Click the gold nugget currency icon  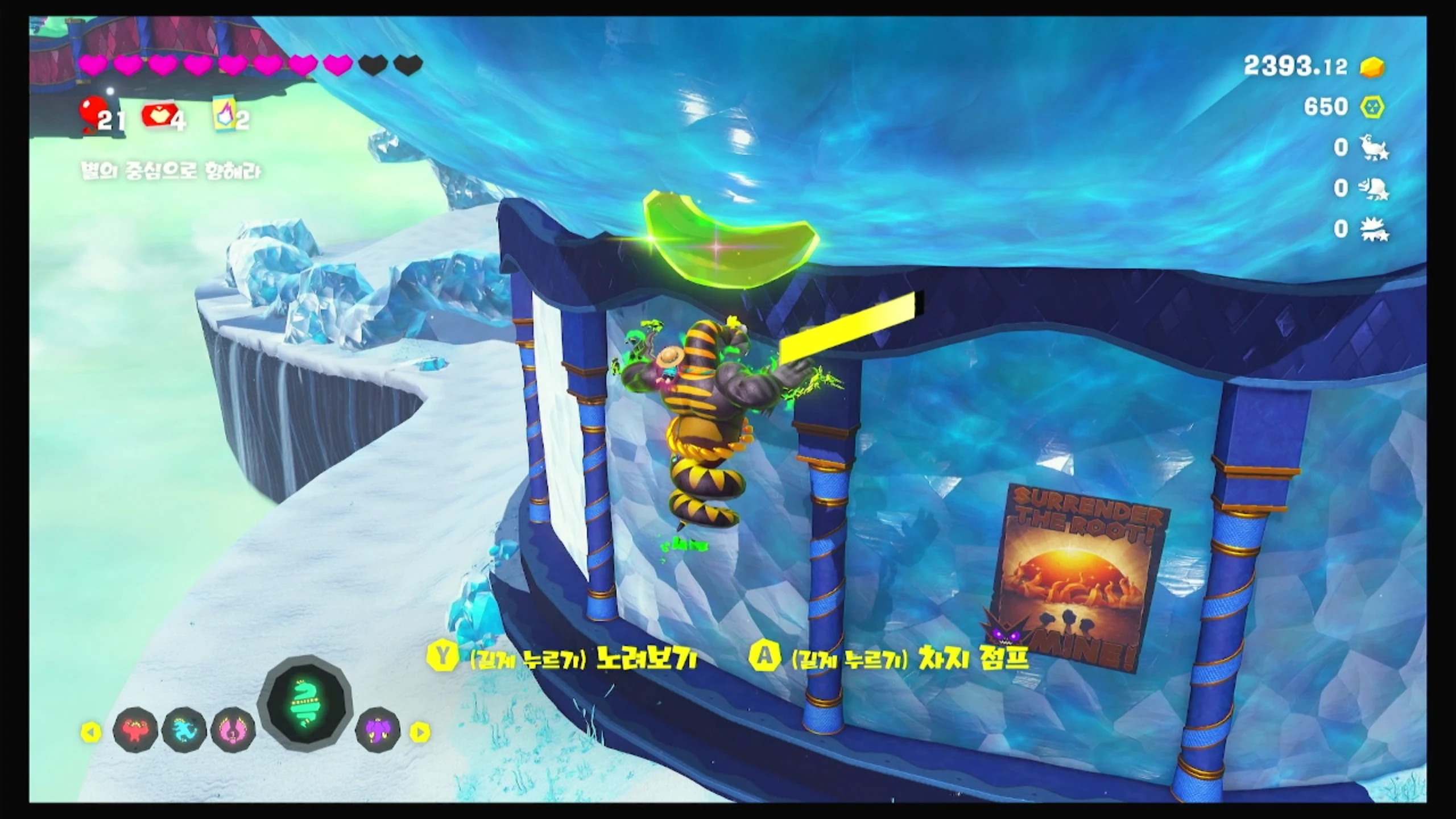tap(1372, 68)
